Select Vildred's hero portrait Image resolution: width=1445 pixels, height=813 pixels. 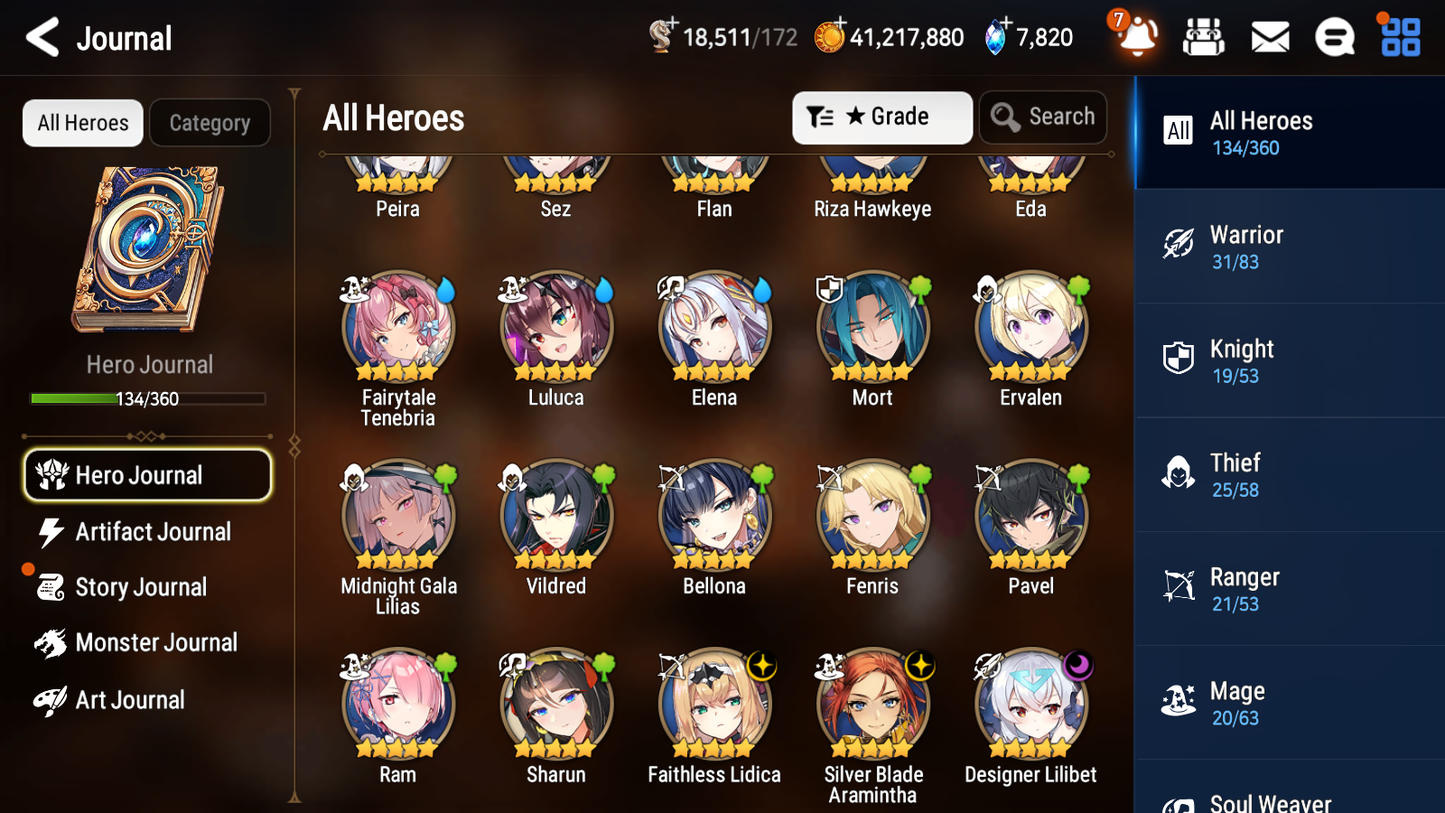[556, 515]
